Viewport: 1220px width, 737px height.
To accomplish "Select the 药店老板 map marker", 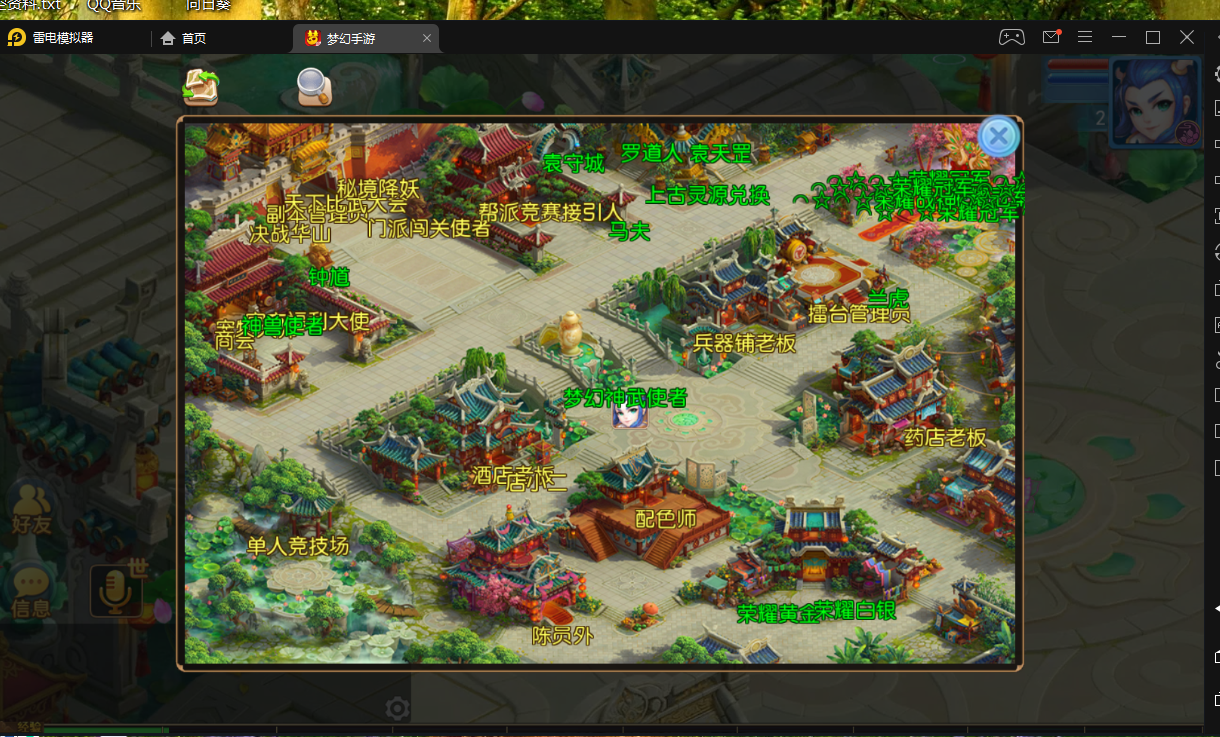I will pos(945,437).
